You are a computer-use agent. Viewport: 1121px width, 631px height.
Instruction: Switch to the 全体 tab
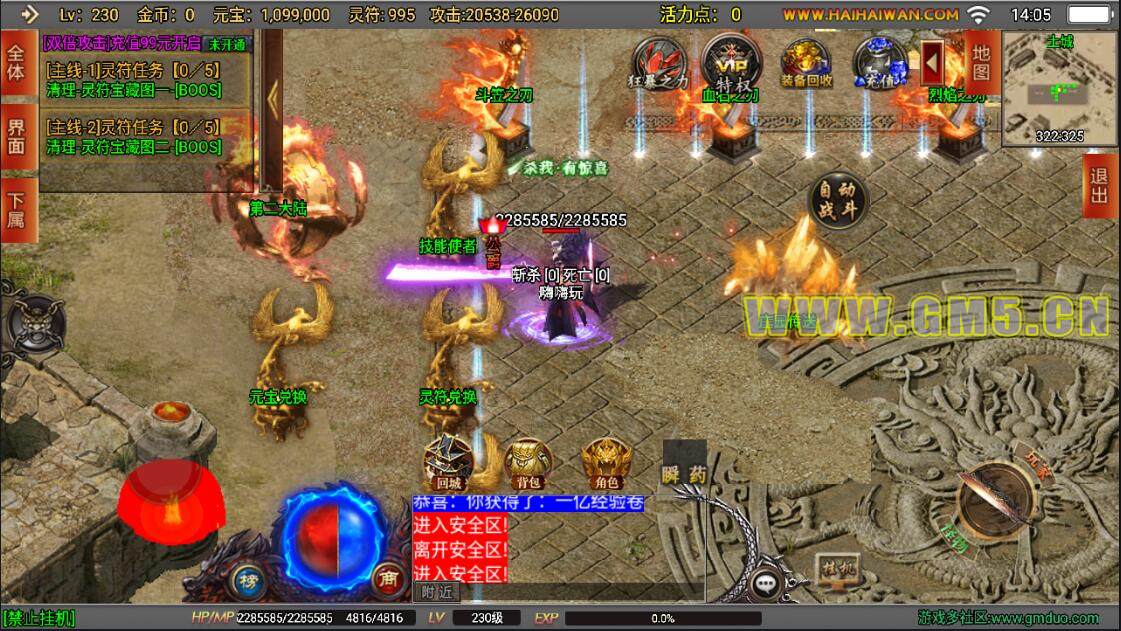pos(17,62)
